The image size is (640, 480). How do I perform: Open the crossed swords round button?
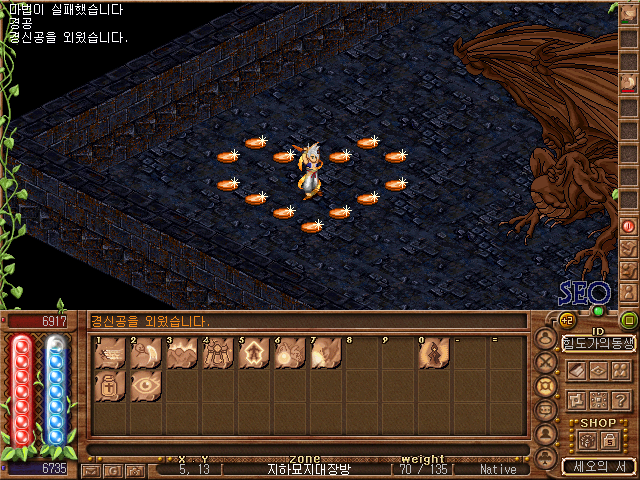545,362
